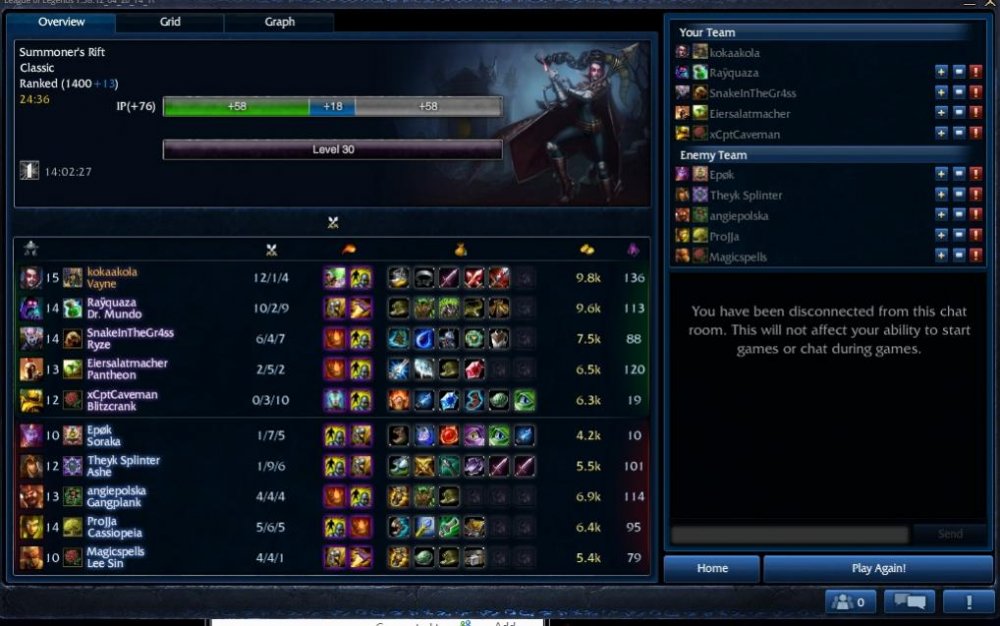Add Rayquaza as a friend

click(941, 72)
